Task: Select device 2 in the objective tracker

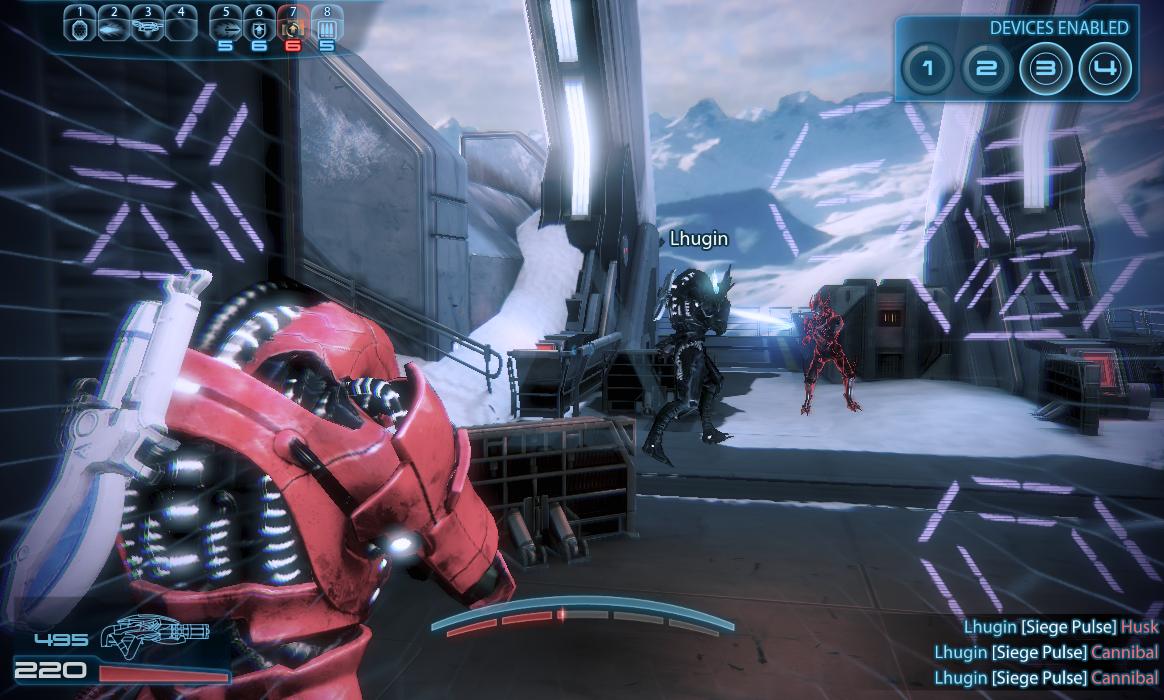Action: pos(987,69)
